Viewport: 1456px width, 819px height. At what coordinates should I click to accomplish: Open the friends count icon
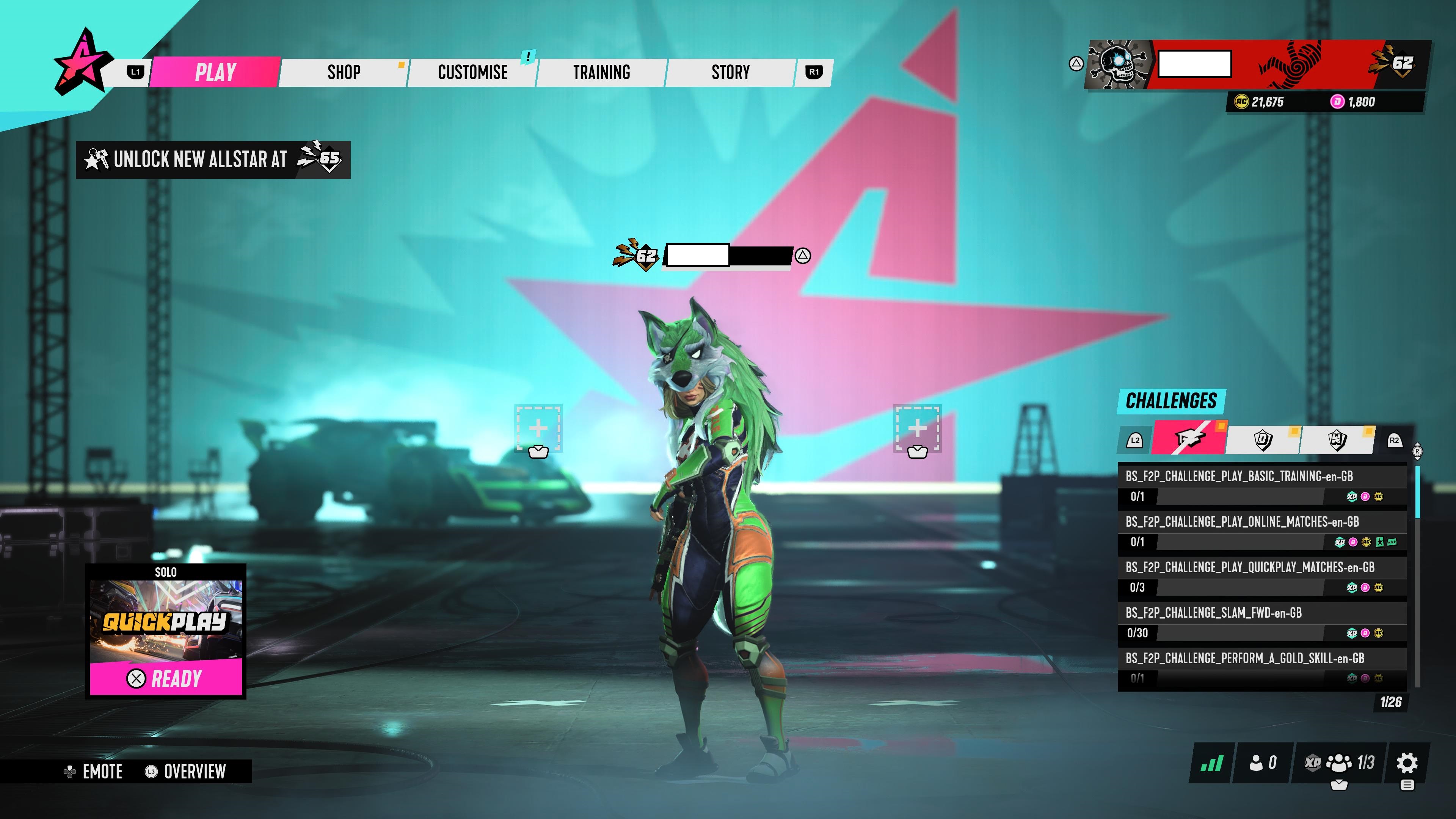point(1263,763)
